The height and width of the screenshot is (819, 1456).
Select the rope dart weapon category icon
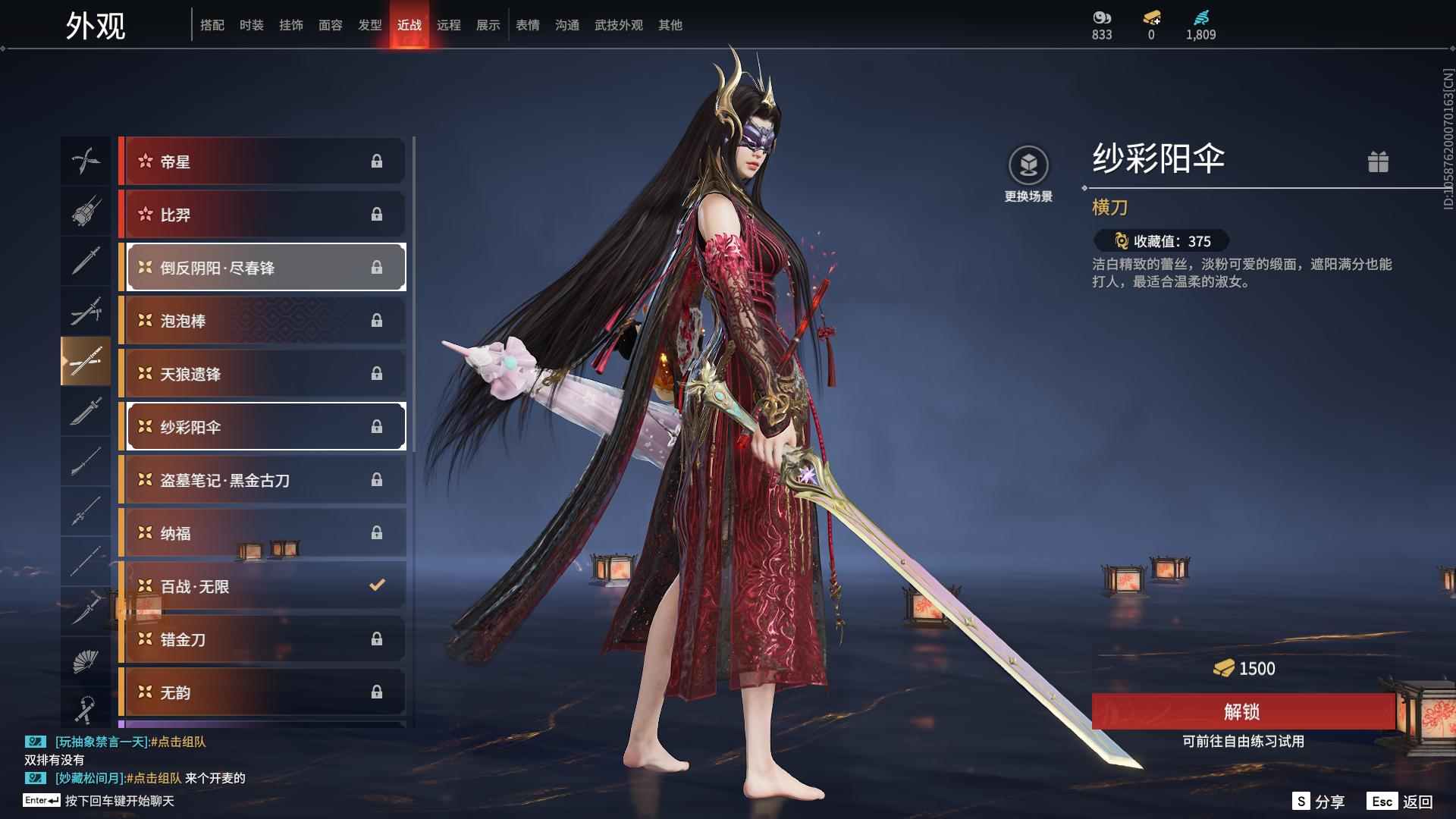86,711
